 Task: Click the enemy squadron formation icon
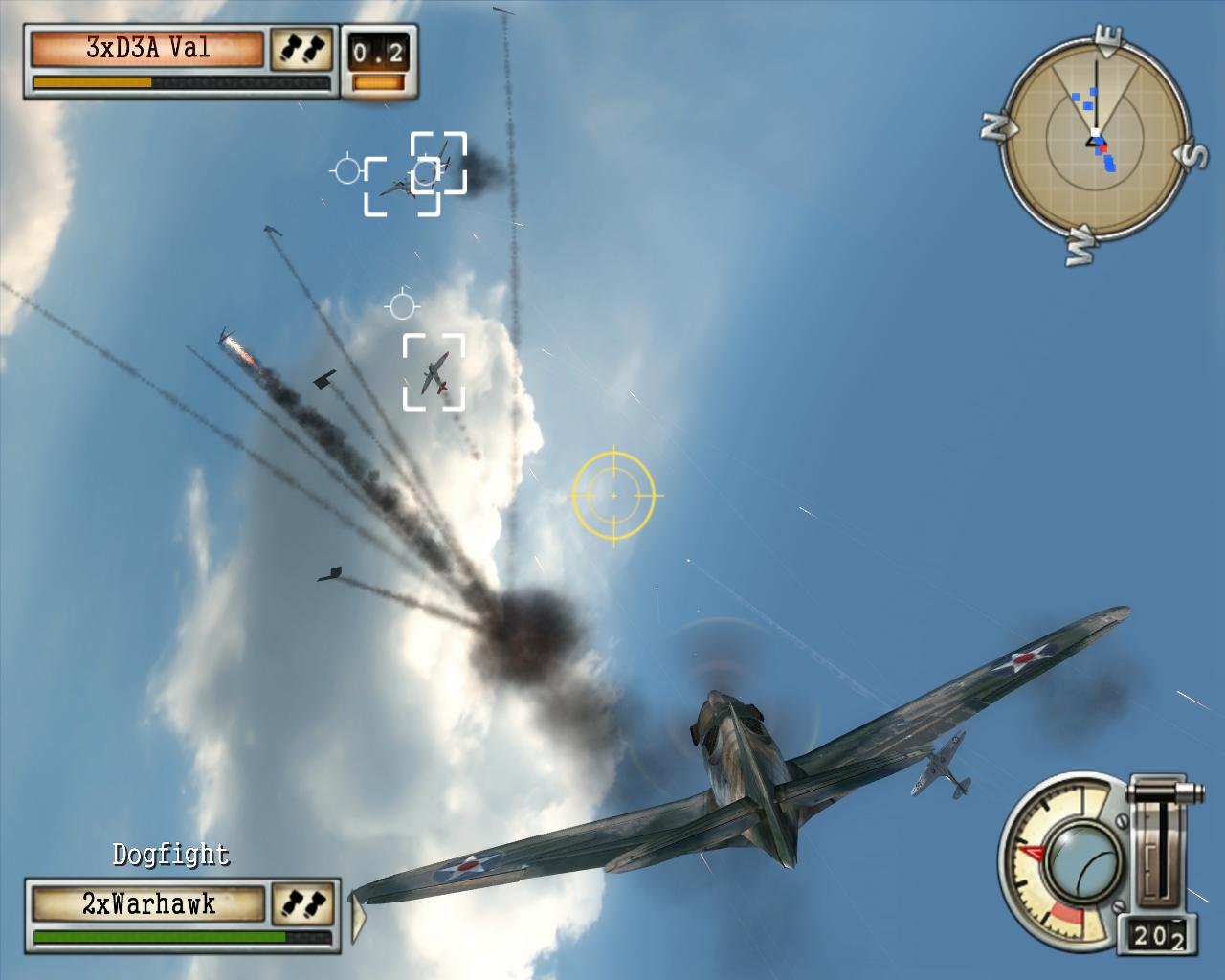301,50
